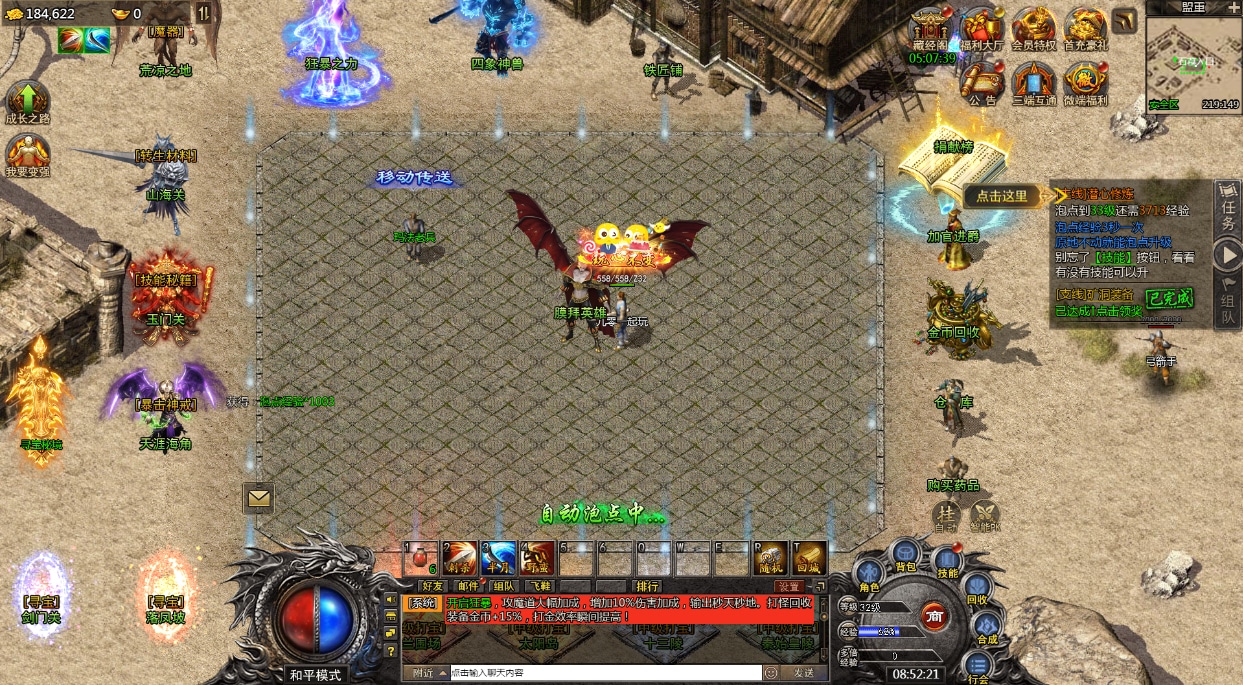Open the red 商 shop button
Viewport: 1243px width, 685px height.
tap(934, 615)
